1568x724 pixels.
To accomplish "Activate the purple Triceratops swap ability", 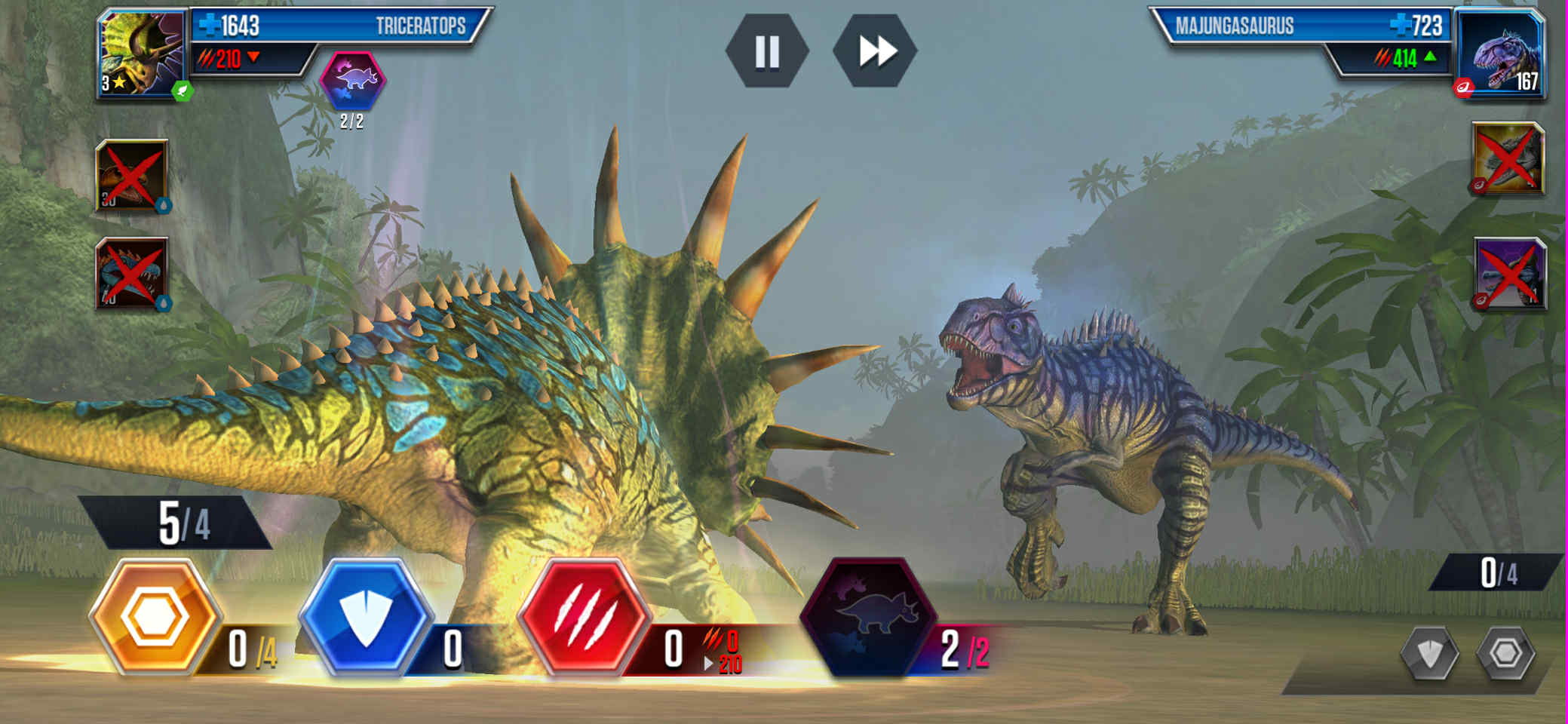I will click(867, 617).
